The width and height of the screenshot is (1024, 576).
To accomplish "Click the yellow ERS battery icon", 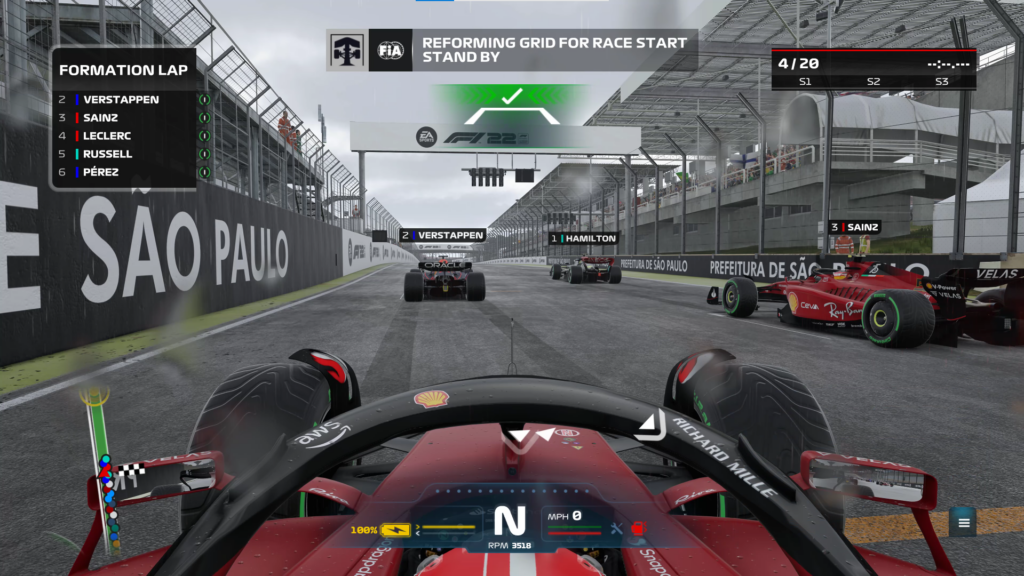I will click(x=396, y=529).
